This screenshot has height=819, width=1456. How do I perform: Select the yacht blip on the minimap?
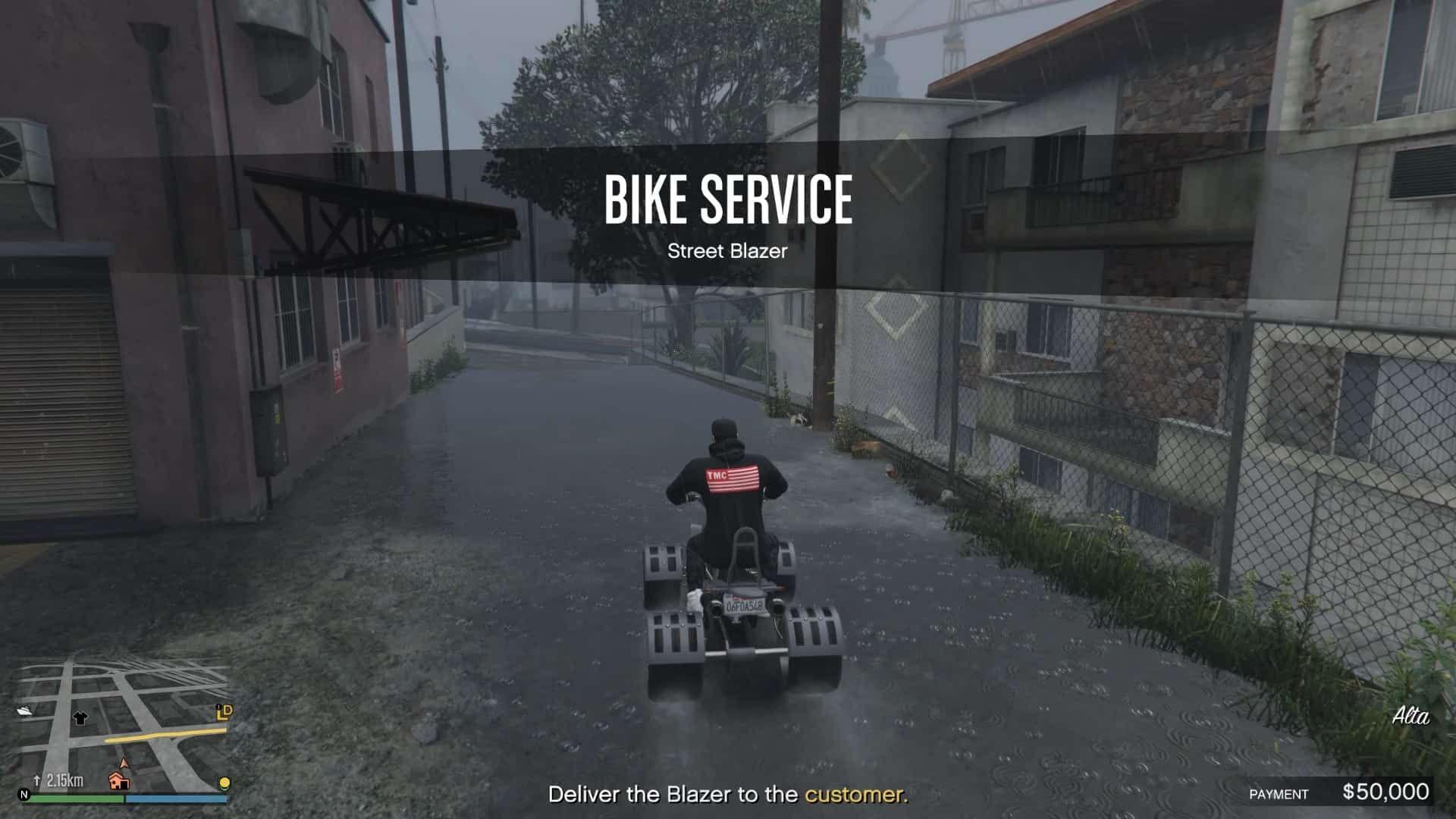coord(25,709)
